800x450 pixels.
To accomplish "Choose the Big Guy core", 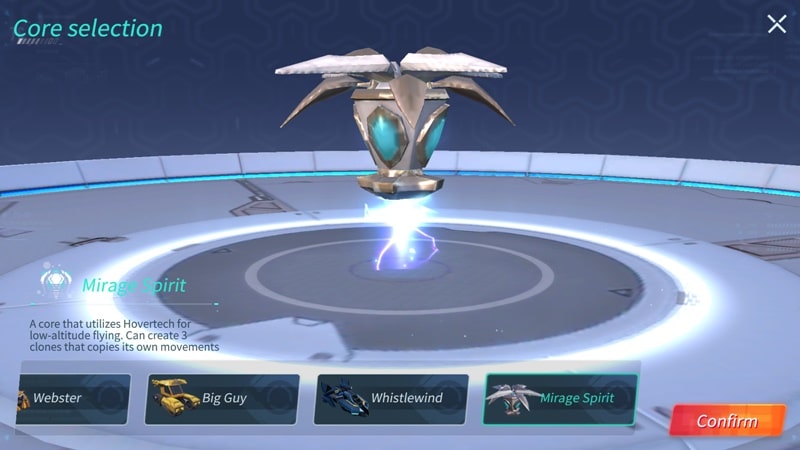I will click(x=222, y=398).
